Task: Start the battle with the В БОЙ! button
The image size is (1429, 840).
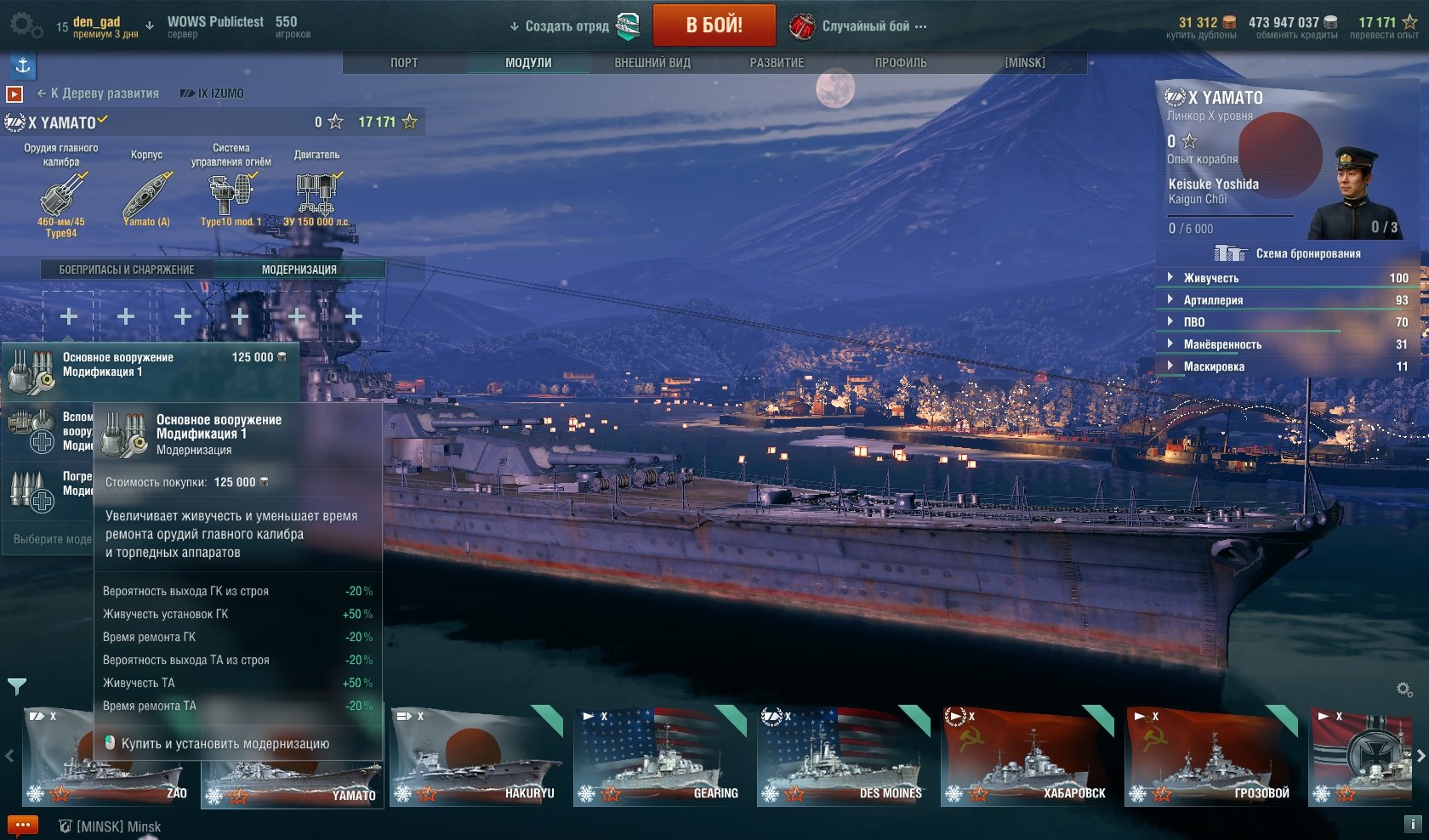Action: tap(714, 26)
